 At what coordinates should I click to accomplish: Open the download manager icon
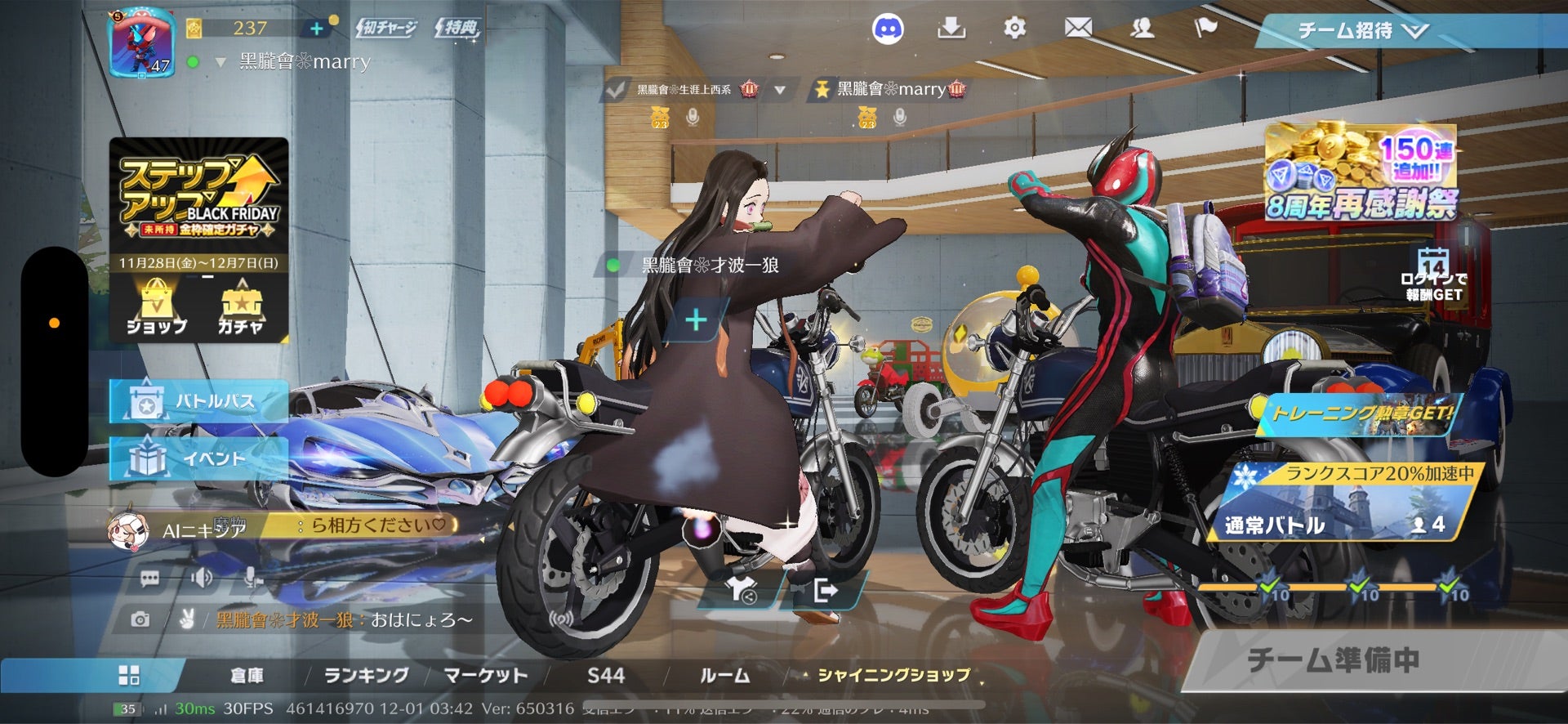951,29
